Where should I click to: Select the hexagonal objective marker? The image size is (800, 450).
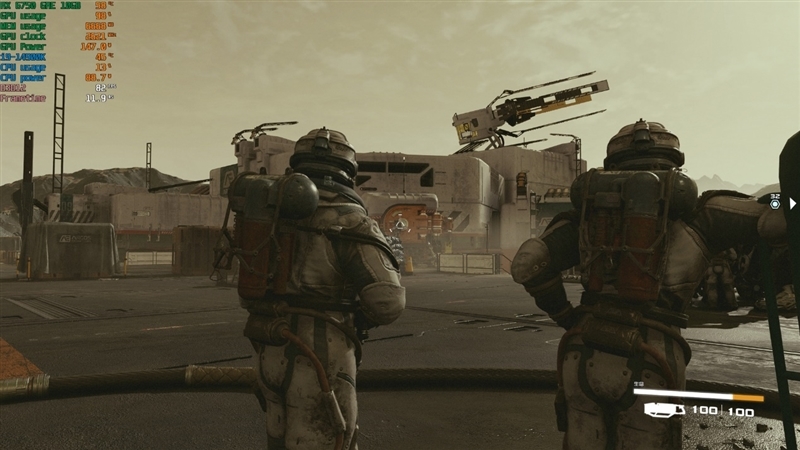[775, 203]
